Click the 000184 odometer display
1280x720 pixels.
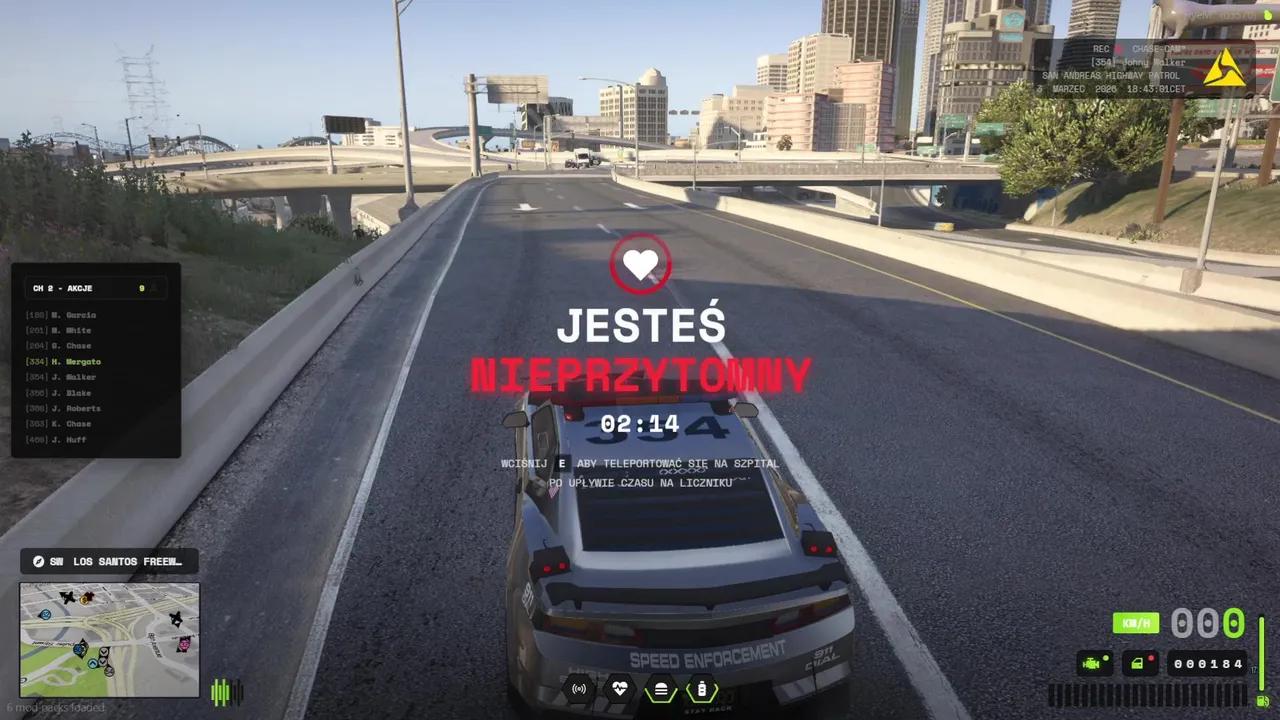point(1207,662)
